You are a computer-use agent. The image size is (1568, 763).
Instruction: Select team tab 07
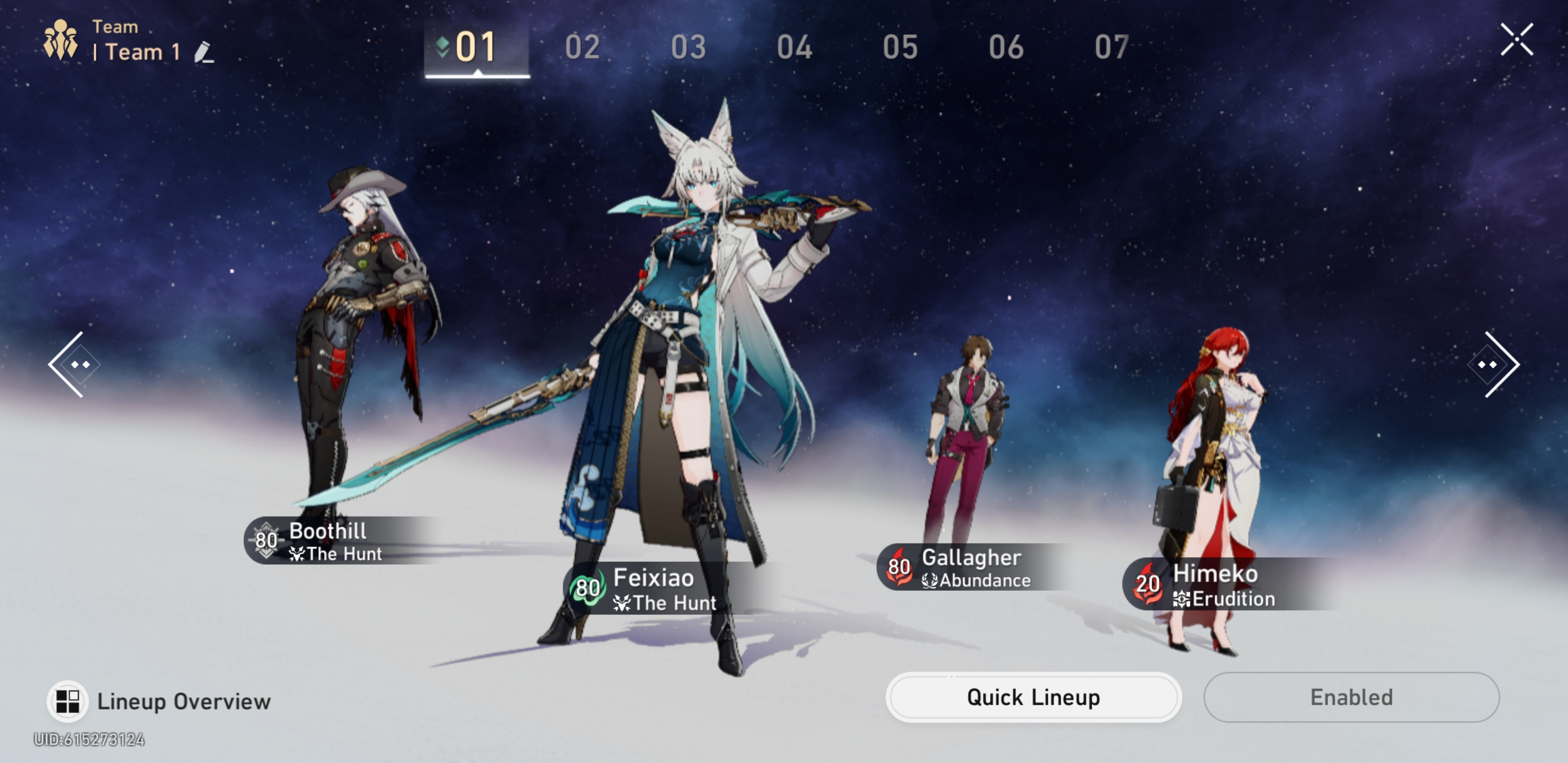1112,47
